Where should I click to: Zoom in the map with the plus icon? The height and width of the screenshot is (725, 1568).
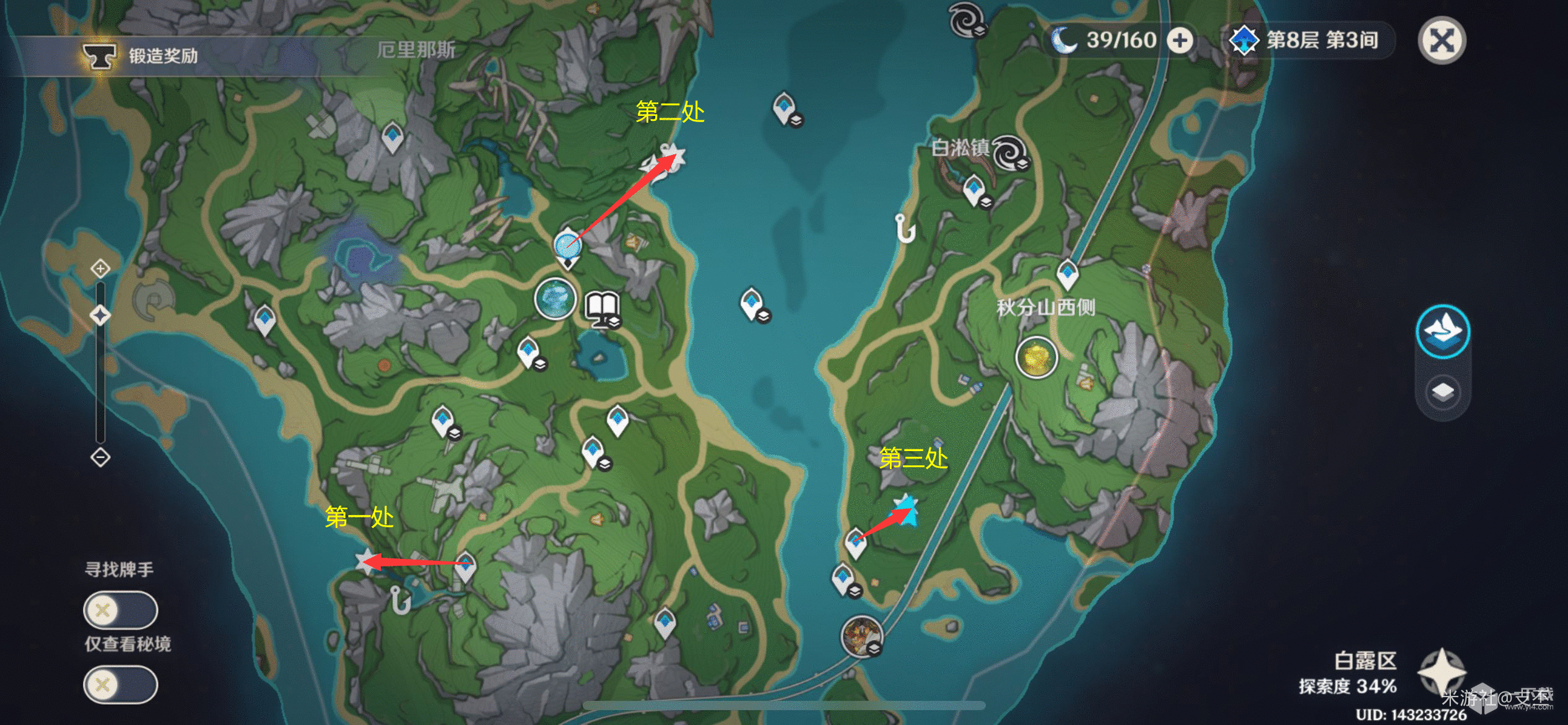[100, 268]
